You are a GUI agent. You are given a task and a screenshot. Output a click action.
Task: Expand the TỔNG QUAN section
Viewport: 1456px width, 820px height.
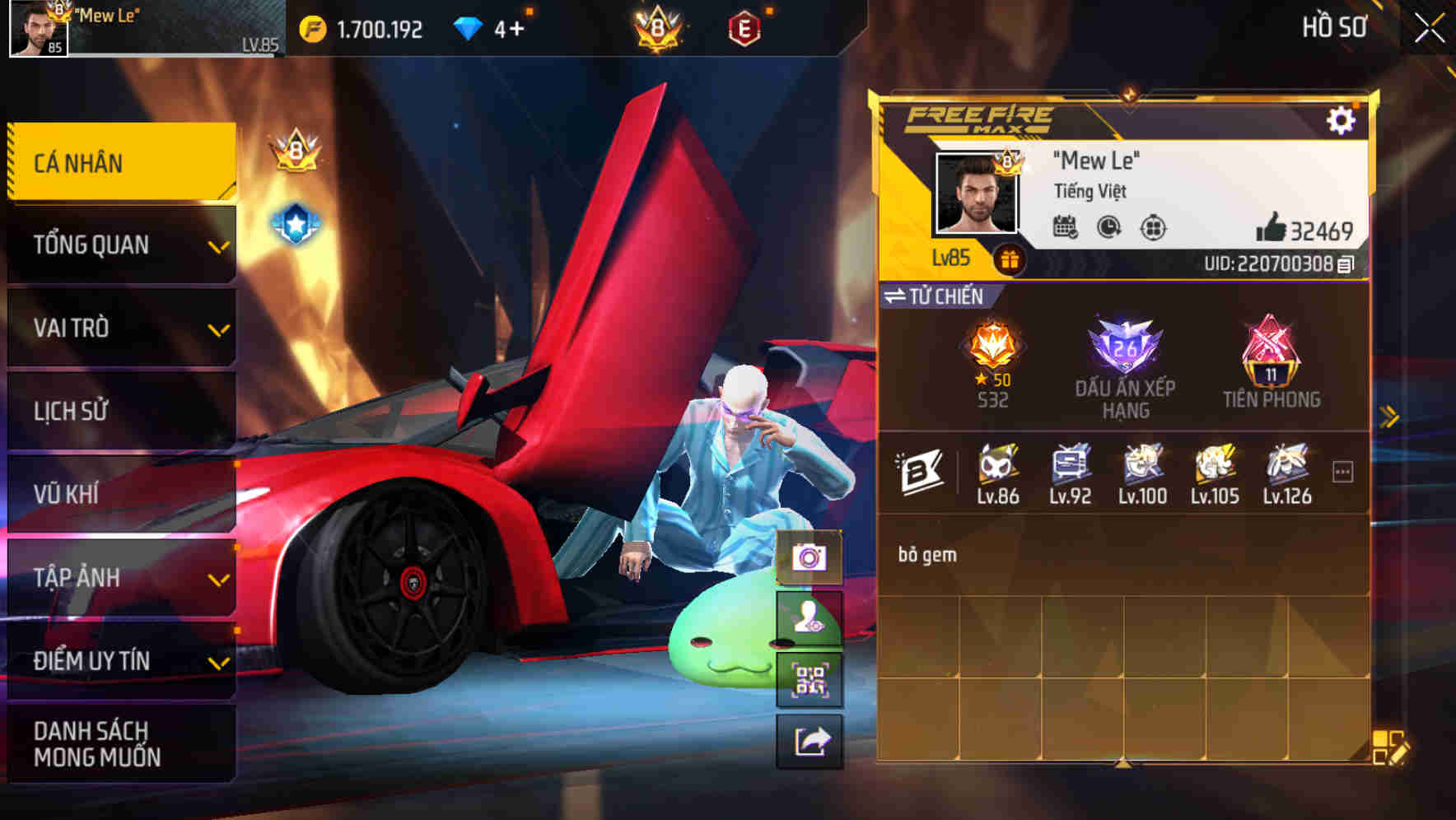(x=119, y=245)
